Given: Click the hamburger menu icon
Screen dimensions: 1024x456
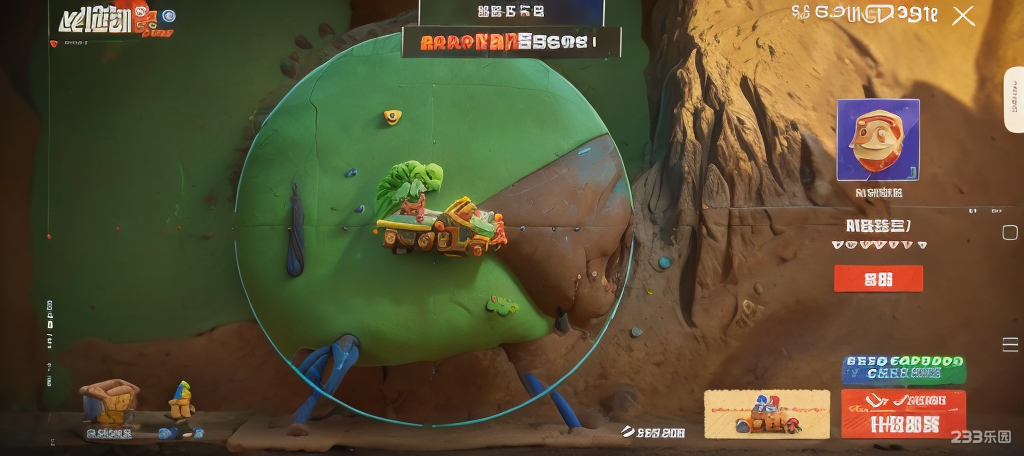Looking at the screenshot, I should tap(1010, 344).
